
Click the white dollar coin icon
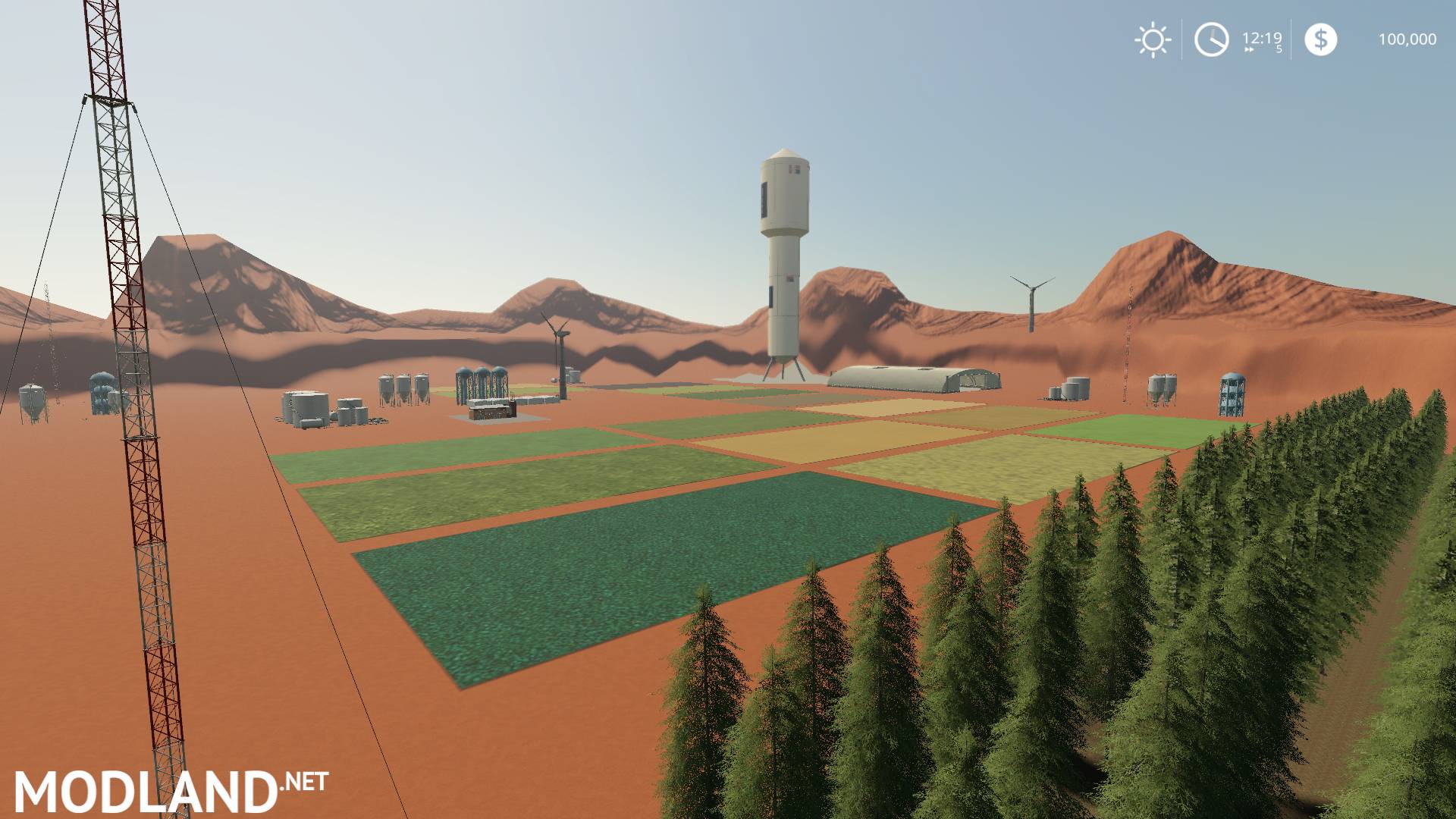click(x=1323, y=39)
